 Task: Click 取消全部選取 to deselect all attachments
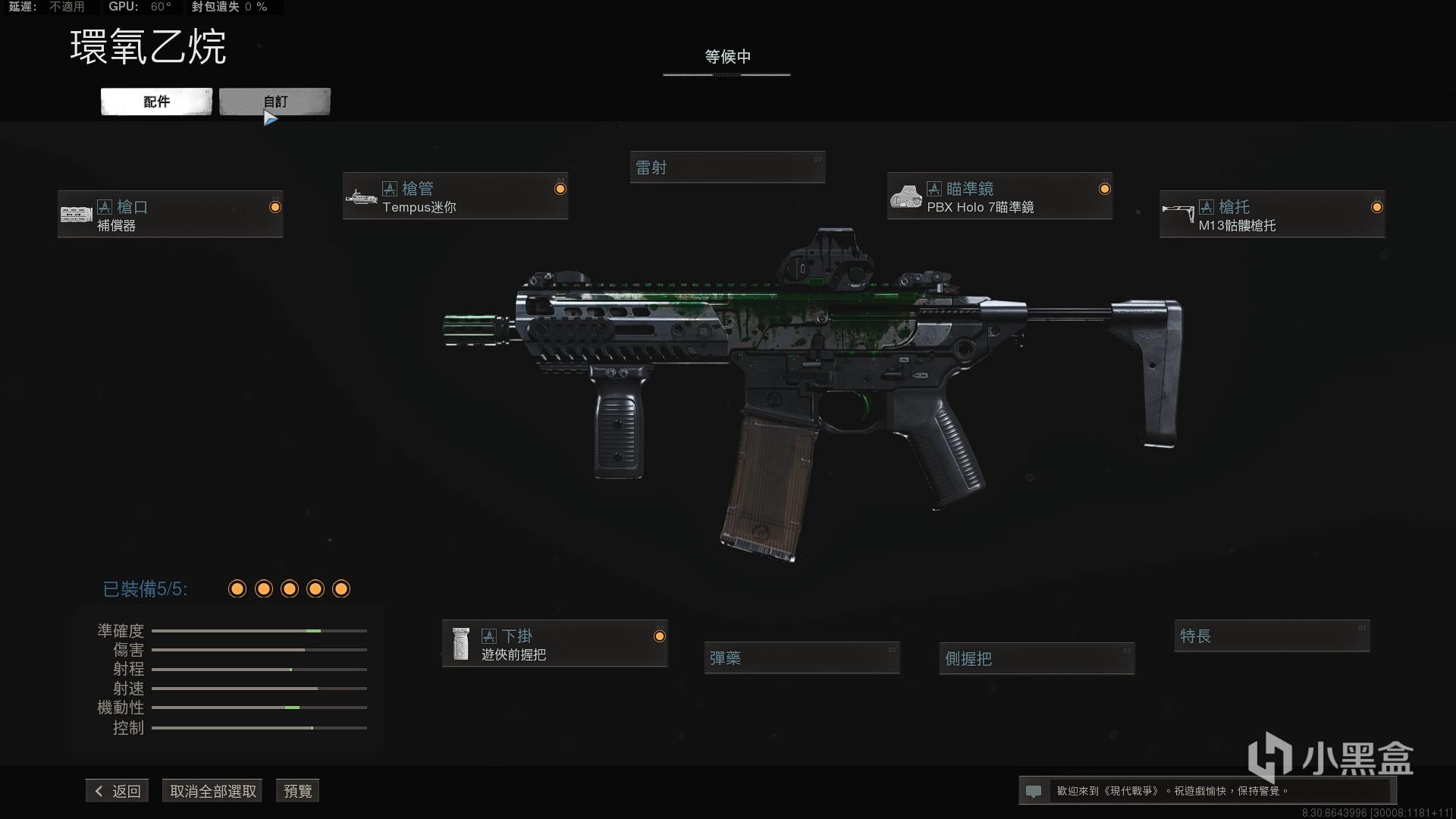(x=212, y=791)
